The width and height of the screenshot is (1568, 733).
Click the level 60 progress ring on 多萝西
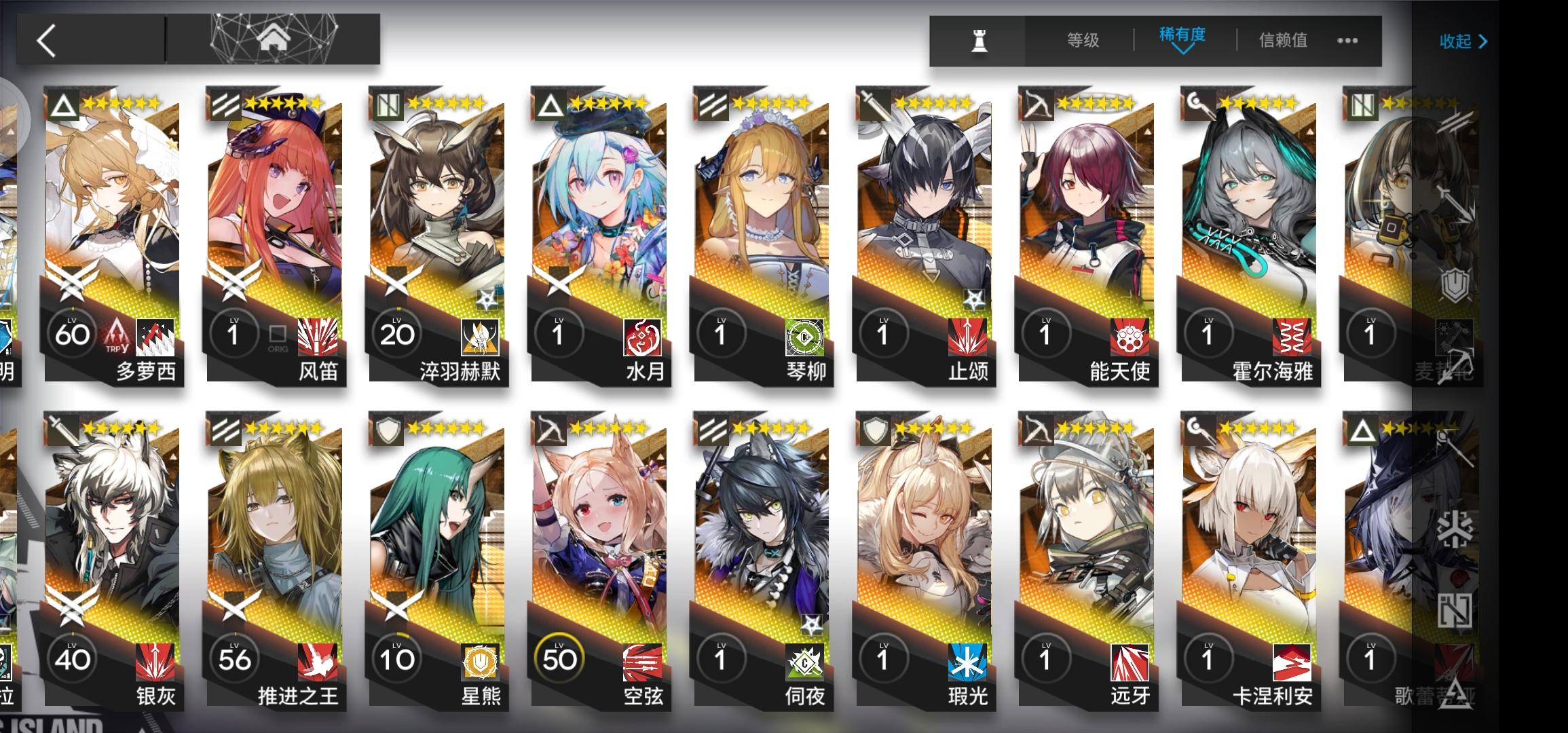click(73, 333)
